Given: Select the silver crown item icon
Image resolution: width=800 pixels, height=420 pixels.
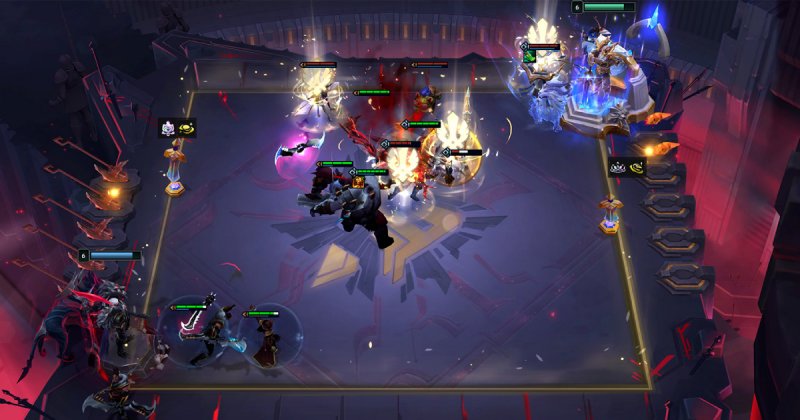Looking at the screenshot, I should click(x=618, y=167).
